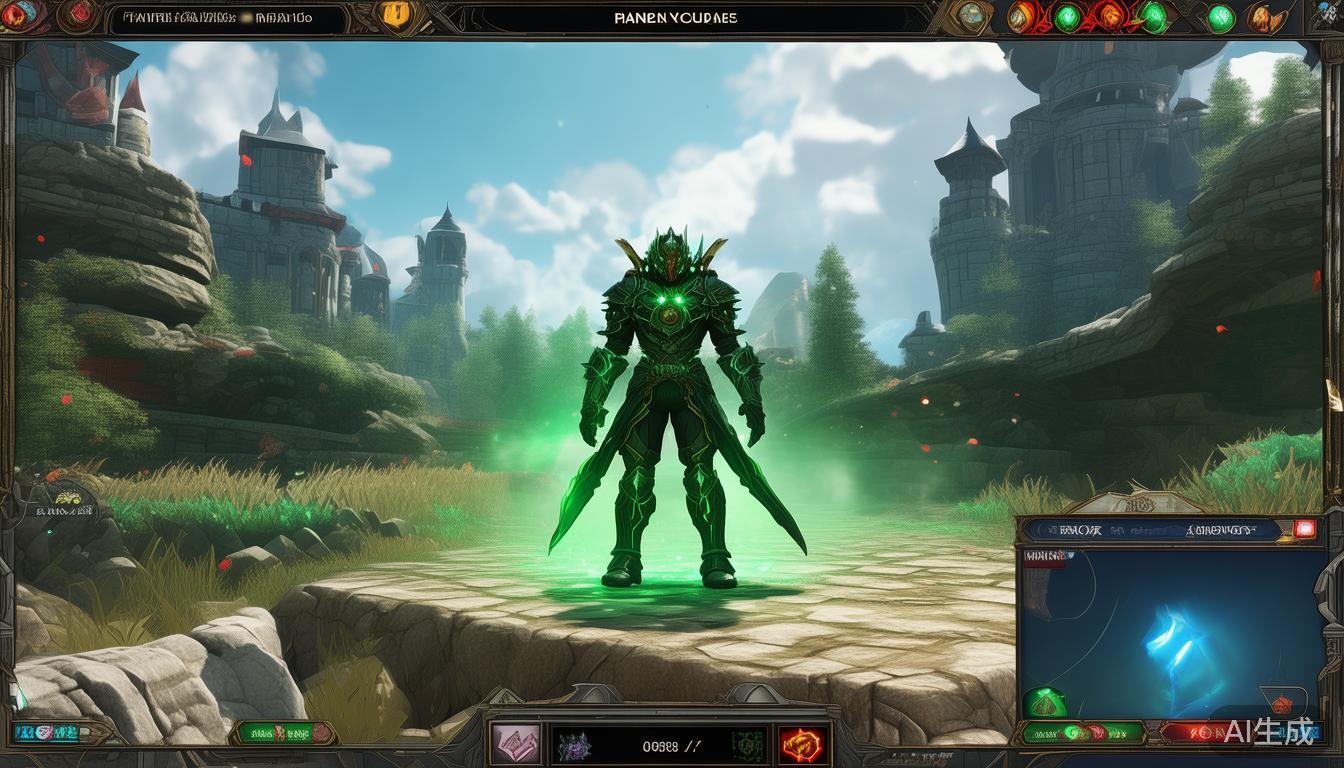The height and width of the screenshot is (768, 1344).
Task: Select the far-right green orb in top bar
Action: 1221,17
